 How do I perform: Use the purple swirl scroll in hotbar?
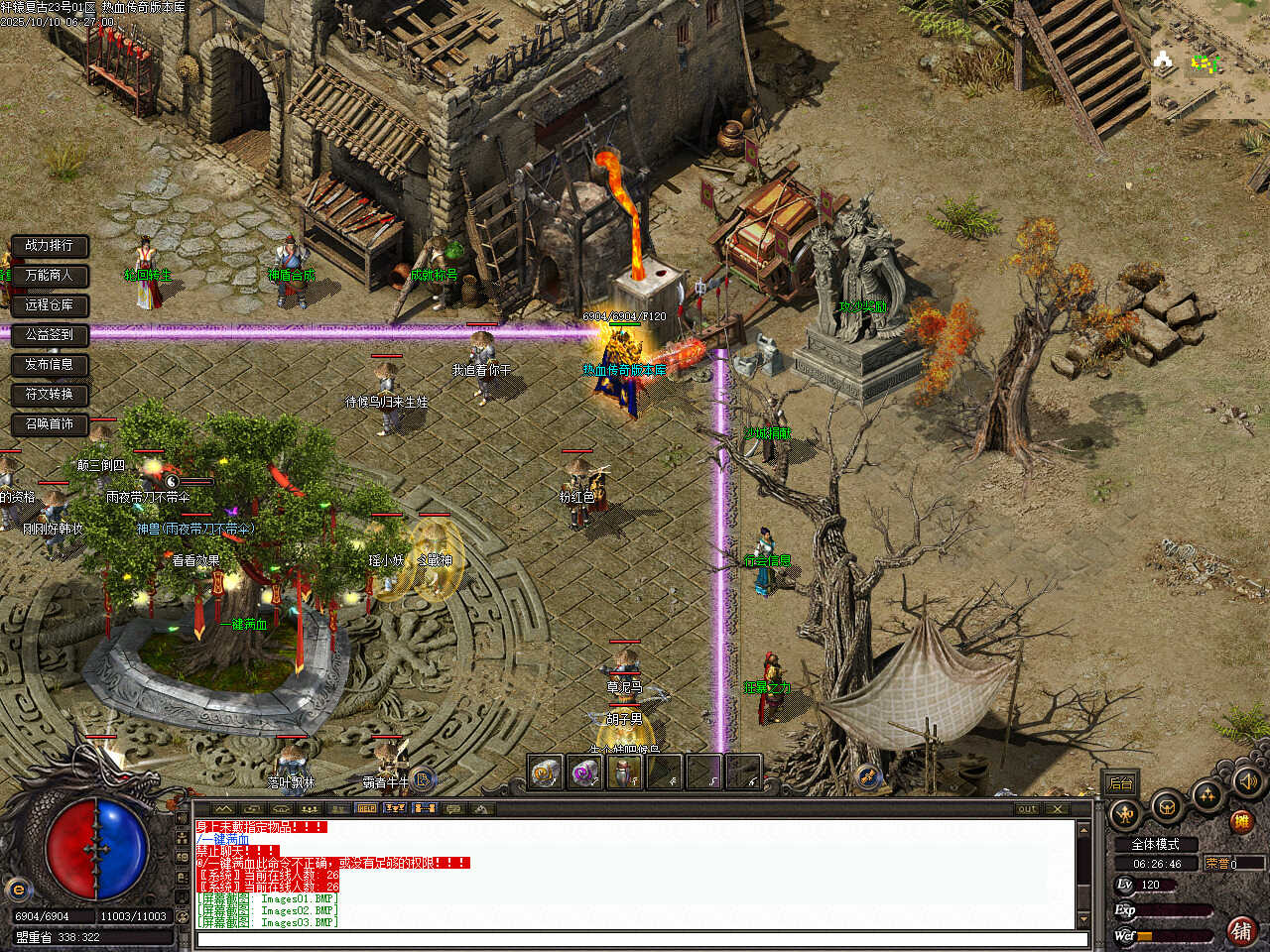click(x=584, y=773)
